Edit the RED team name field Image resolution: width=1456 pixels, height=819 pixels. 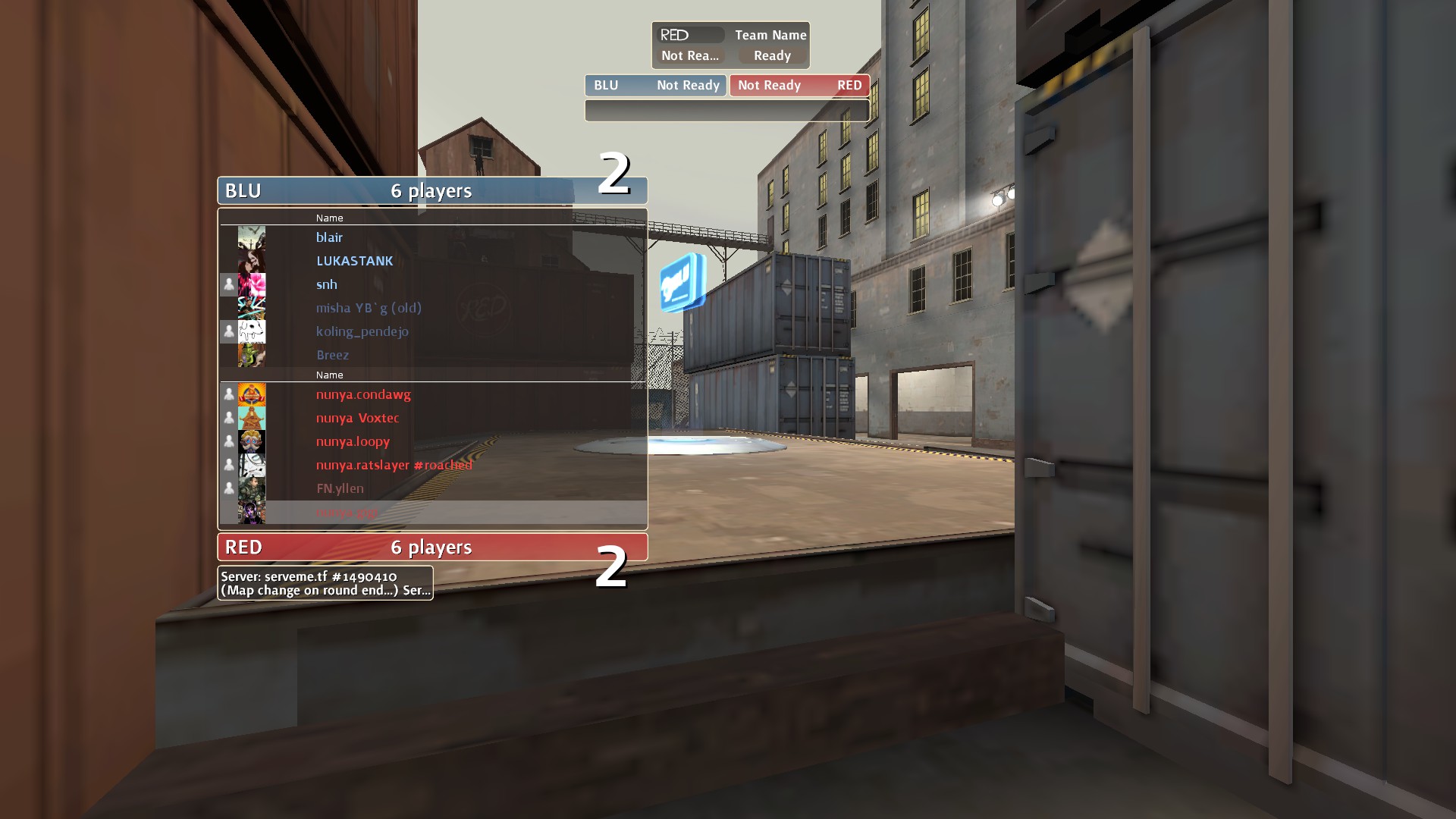[690, 35]
